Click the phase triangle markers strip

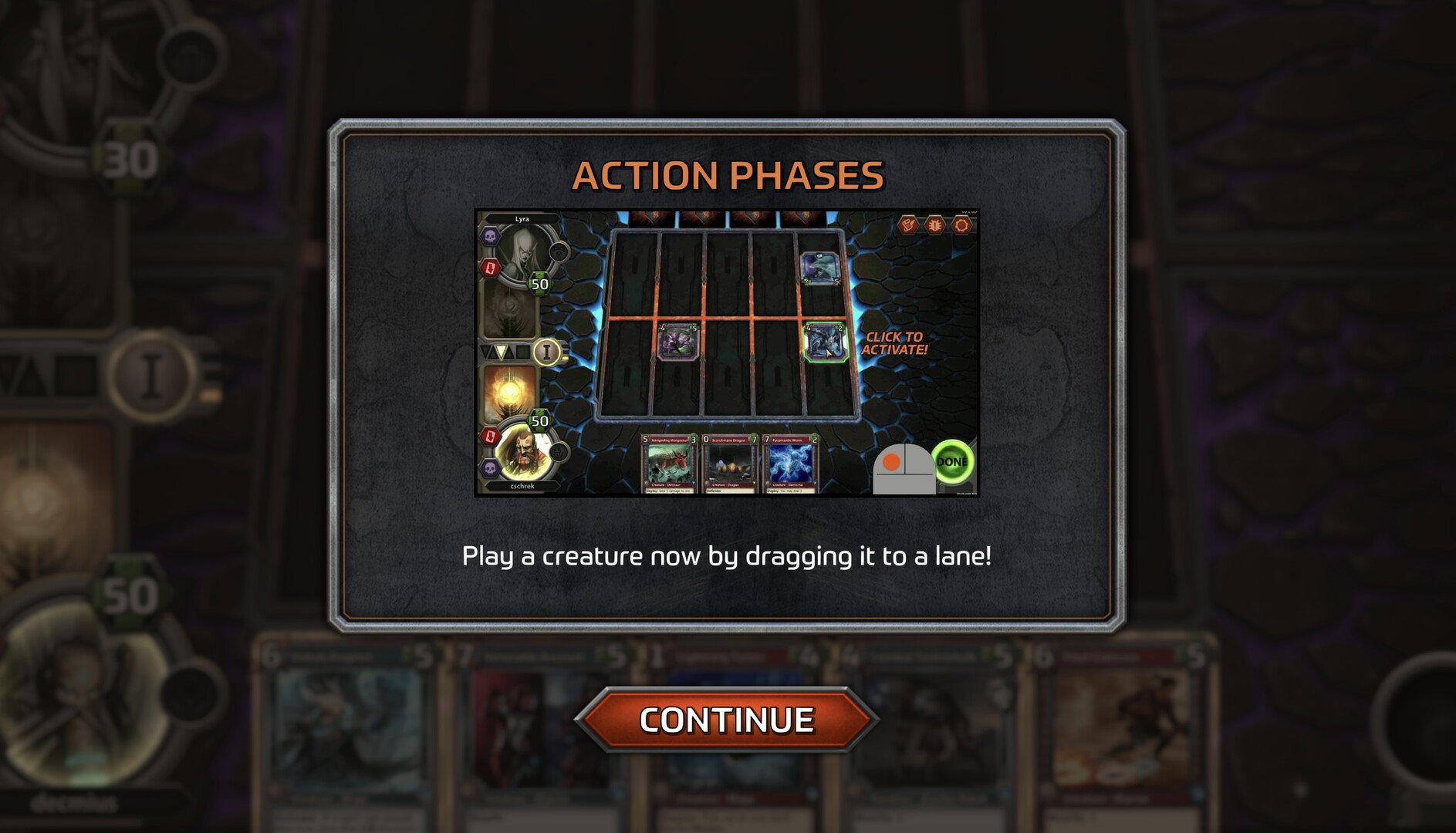click(x=505, y=350)
